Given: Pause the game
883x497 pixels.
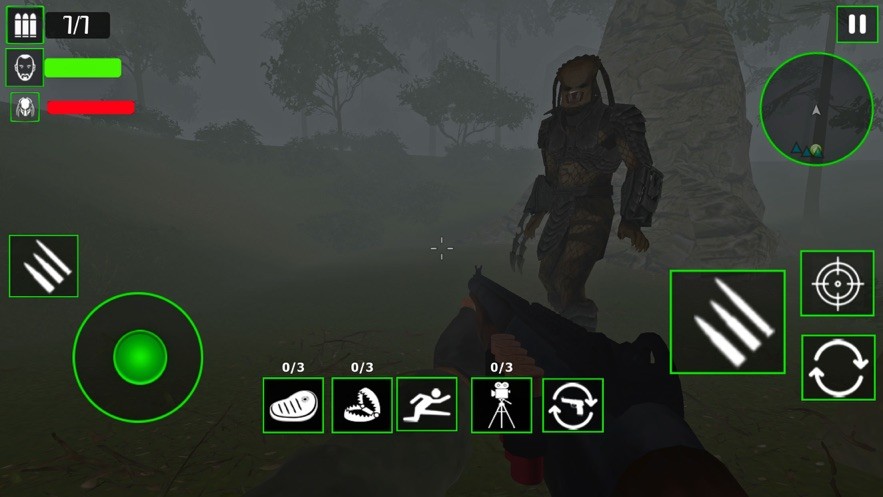Looking at the screenshot, I should (x=857, y=25).
